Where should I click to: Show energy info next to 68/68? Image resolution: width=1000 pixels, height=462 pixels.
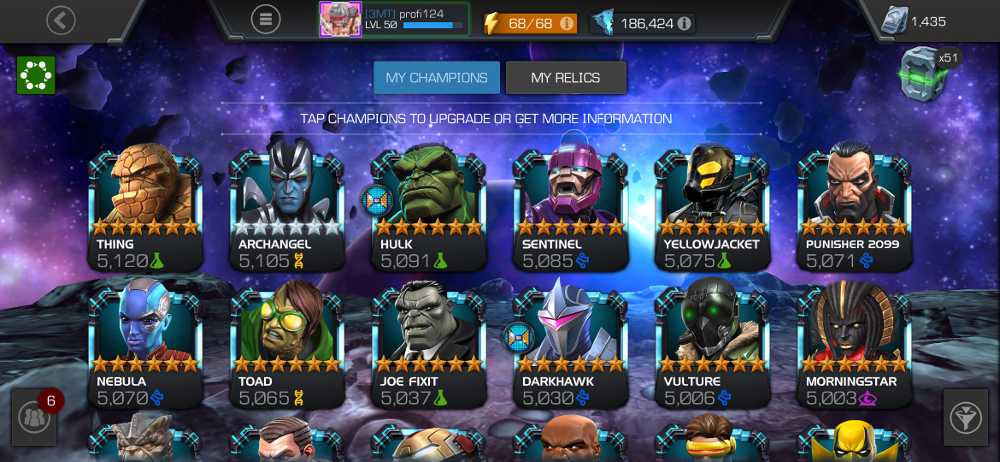tap(567, 22)
